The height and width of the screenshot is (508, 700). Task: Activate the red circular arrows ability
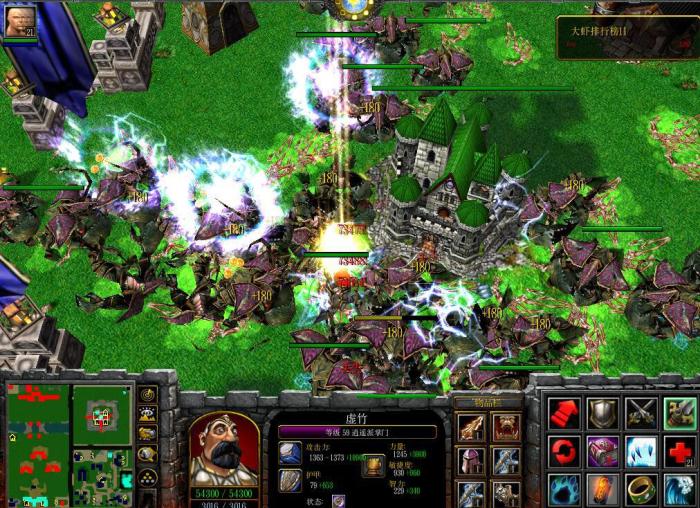coord(564,451)
